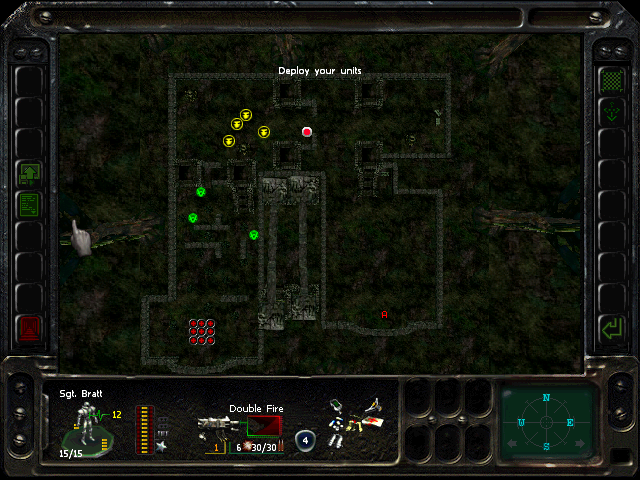Image resolution: width=640 pixels, height=480 pixels.
Task: Click the red button on left panel
Action: pyautogui.click(x=29, y=328)
